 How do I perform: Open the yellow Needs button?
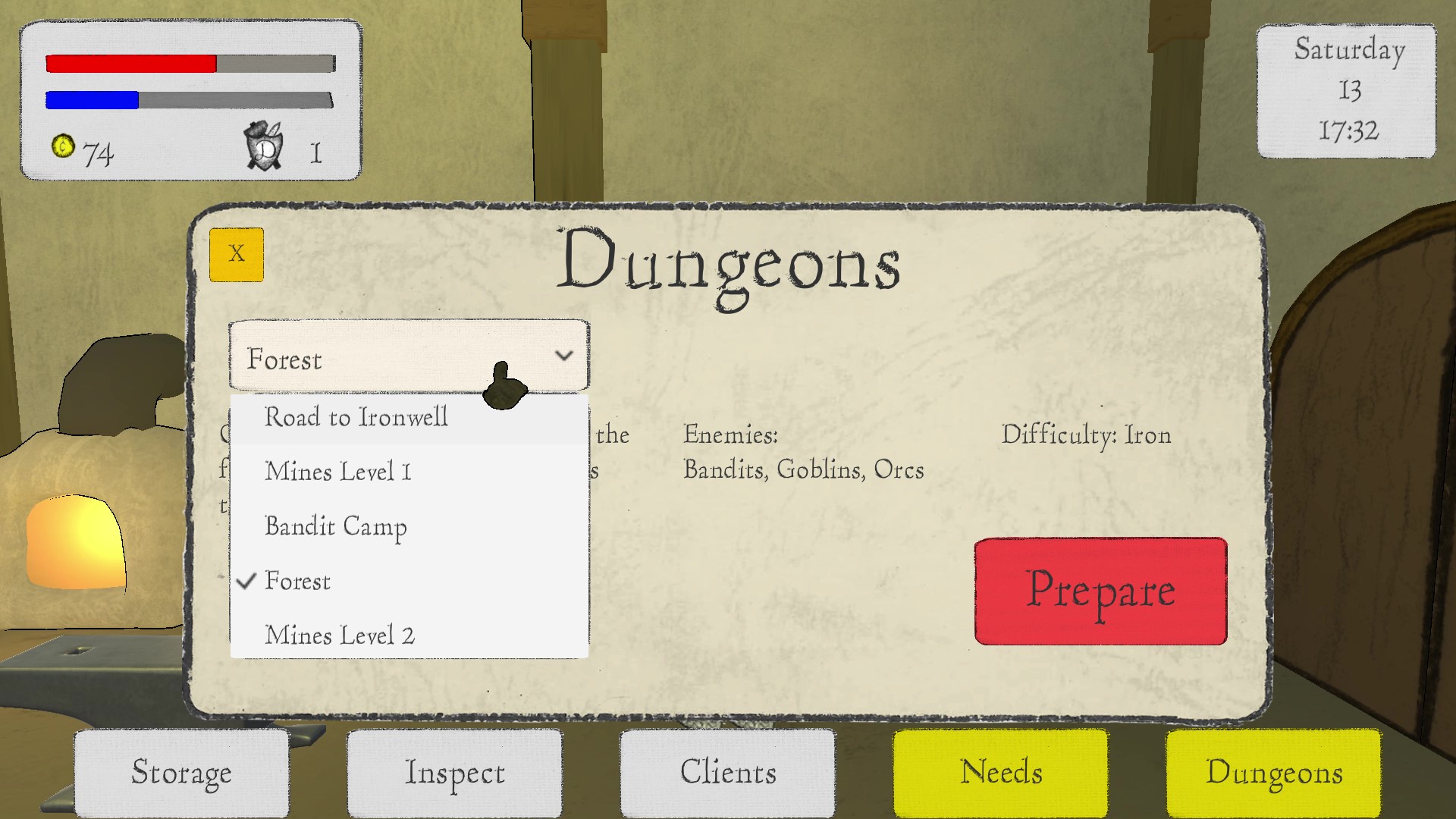tap(1001, 773)
